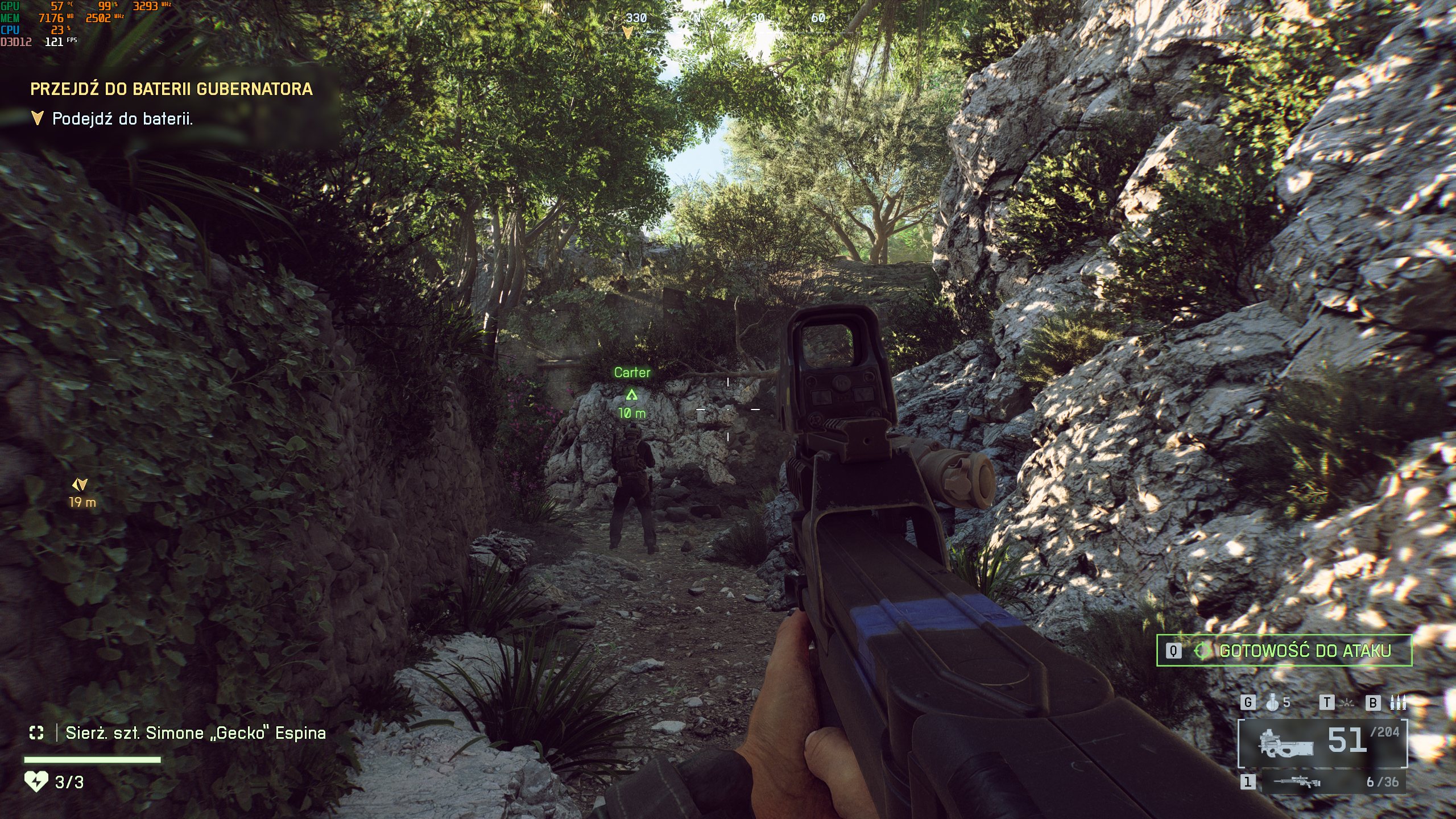Click Carter's green squadmate marker
This screenshot has height=819, width=1456.
[631, 395]
